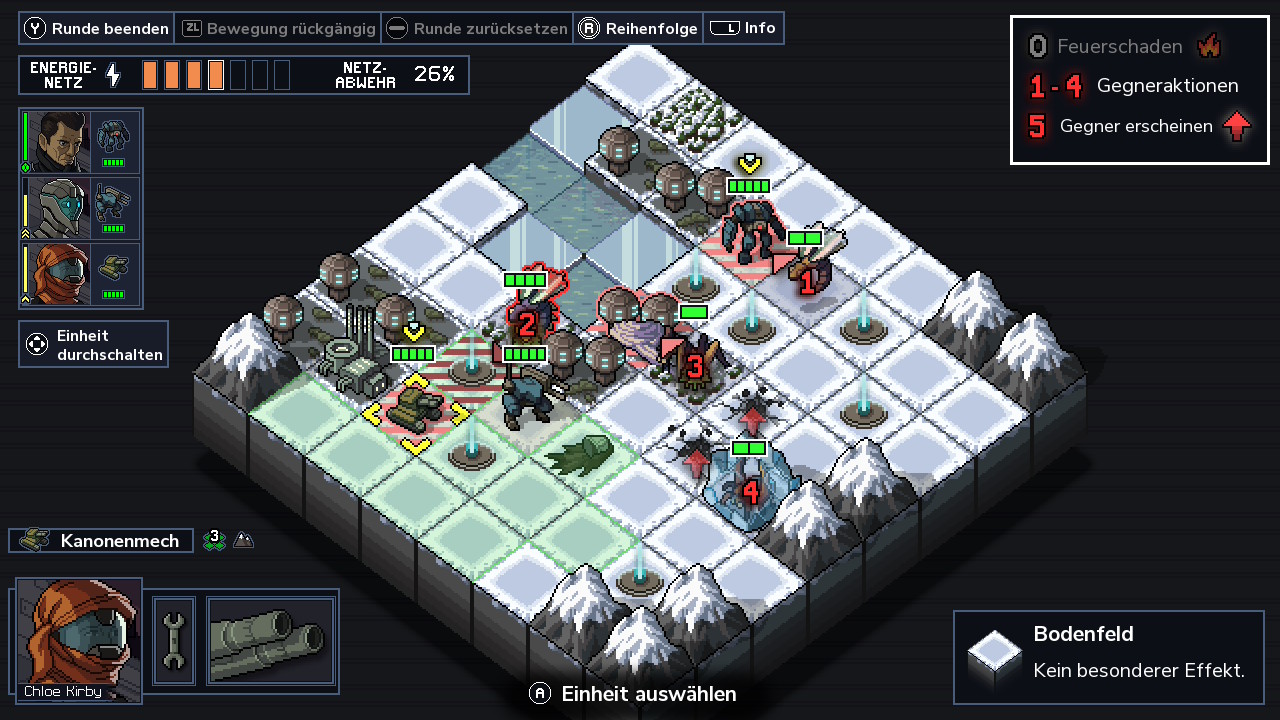End the turn with Runde beenden
The image size is (1280, 720).
[97, 28]
